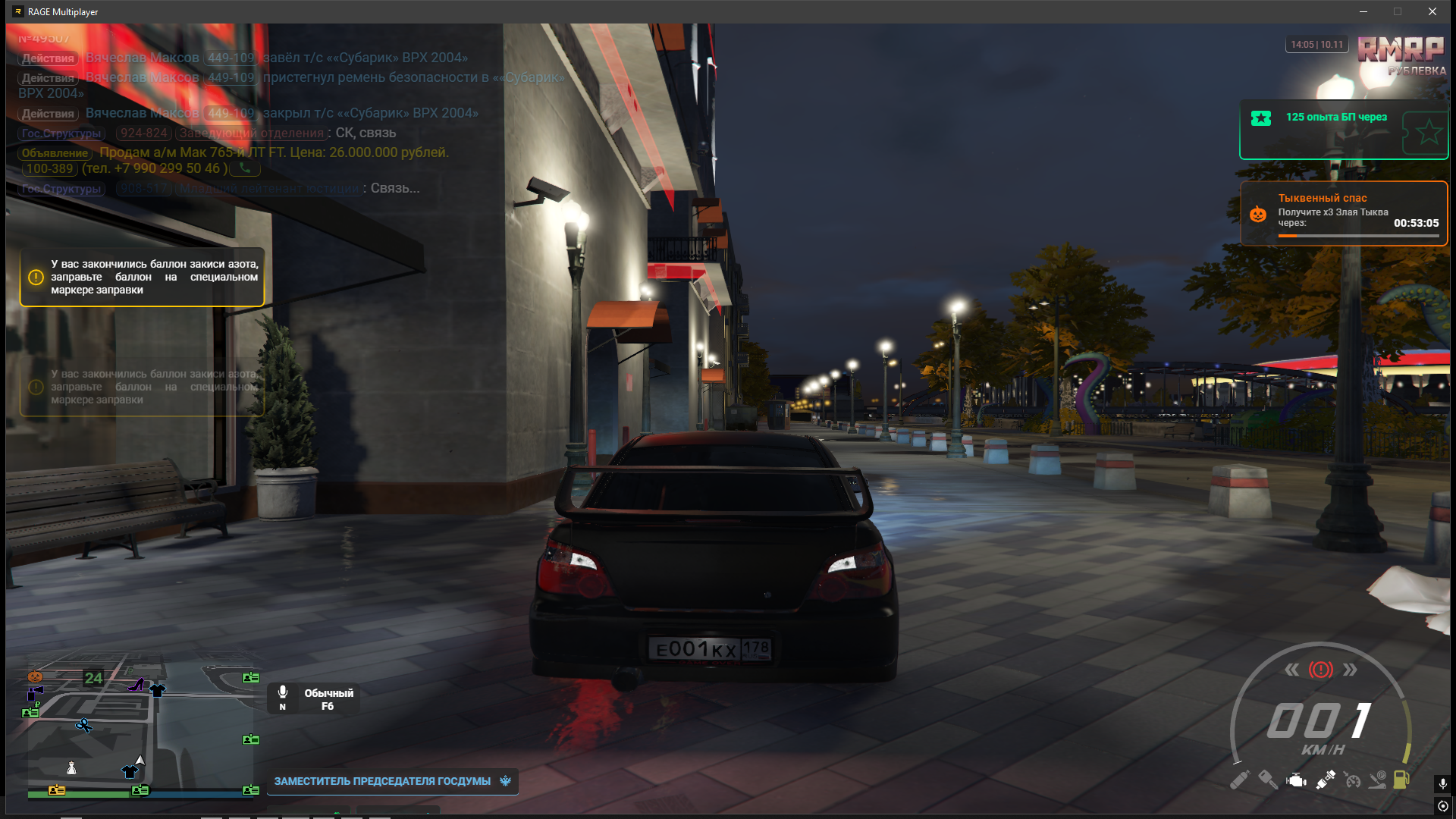Screen dimensions: 1456x819
Task: Minimize the RAGE Multiplayer window
Action: [1363, 11]
